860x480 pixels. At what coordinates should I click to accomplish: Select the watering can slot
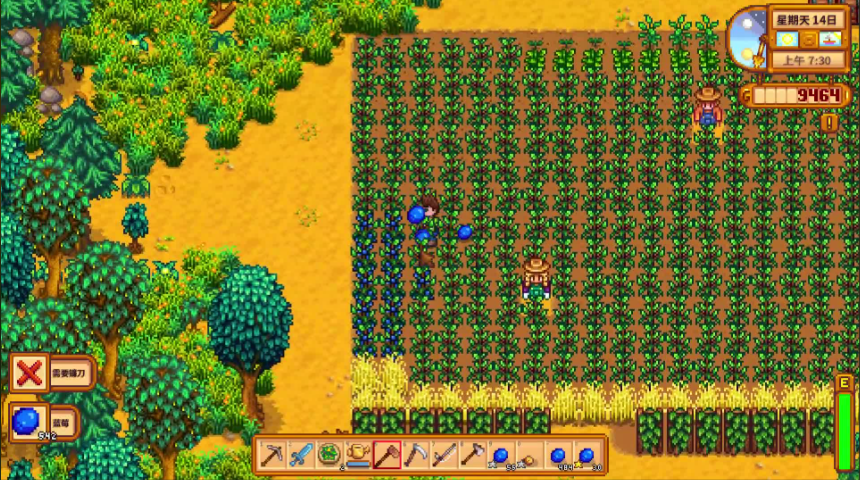pos(357,455)
